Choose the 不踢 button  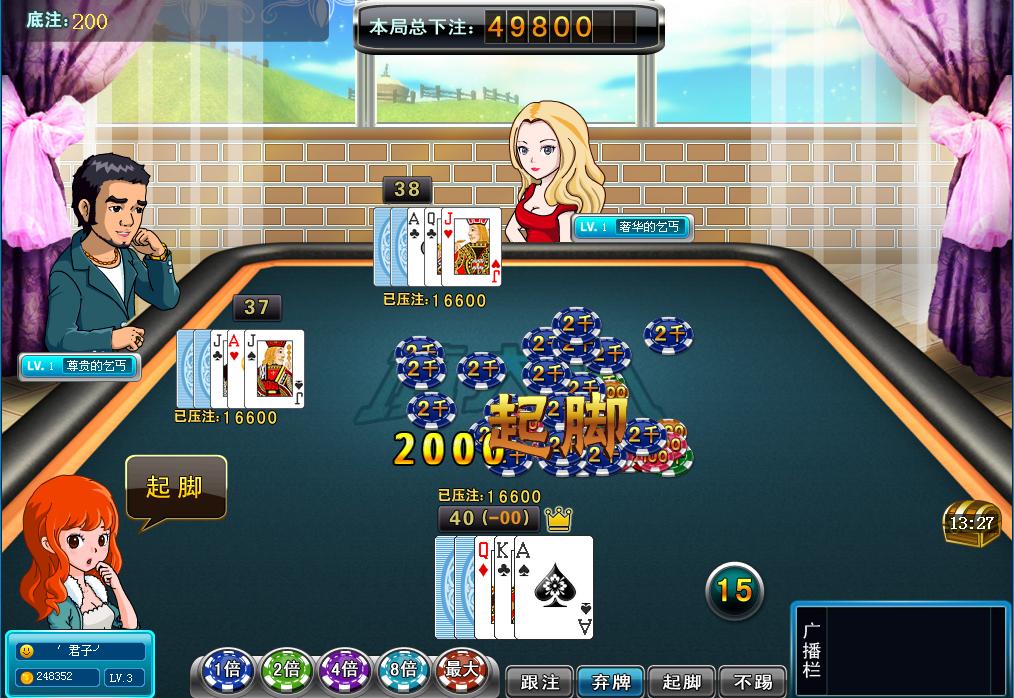pyautogui.click(x=753, y=682)
